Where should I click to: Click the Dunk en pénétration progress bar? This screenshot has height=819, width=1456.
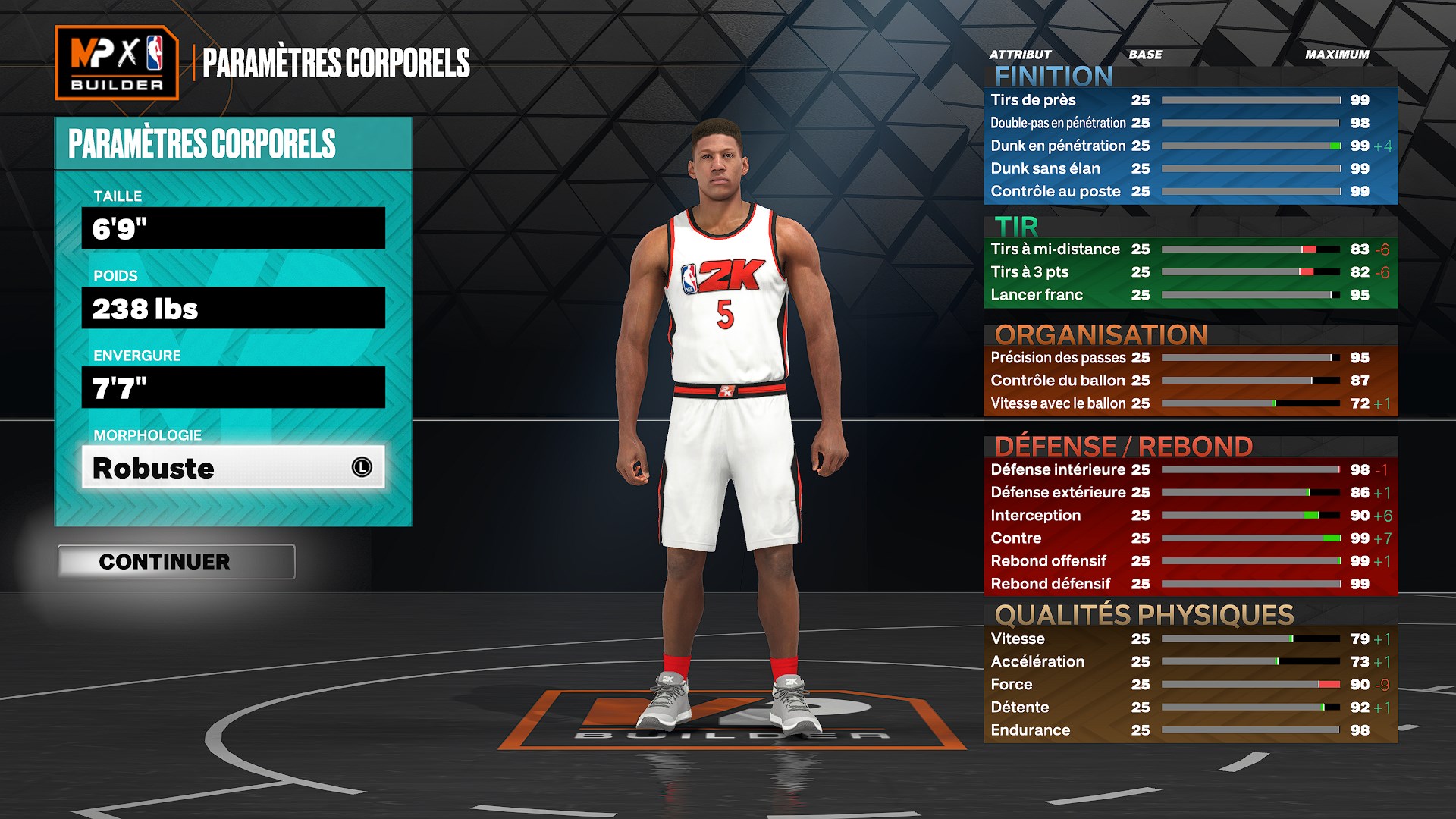pos(1251,146)
